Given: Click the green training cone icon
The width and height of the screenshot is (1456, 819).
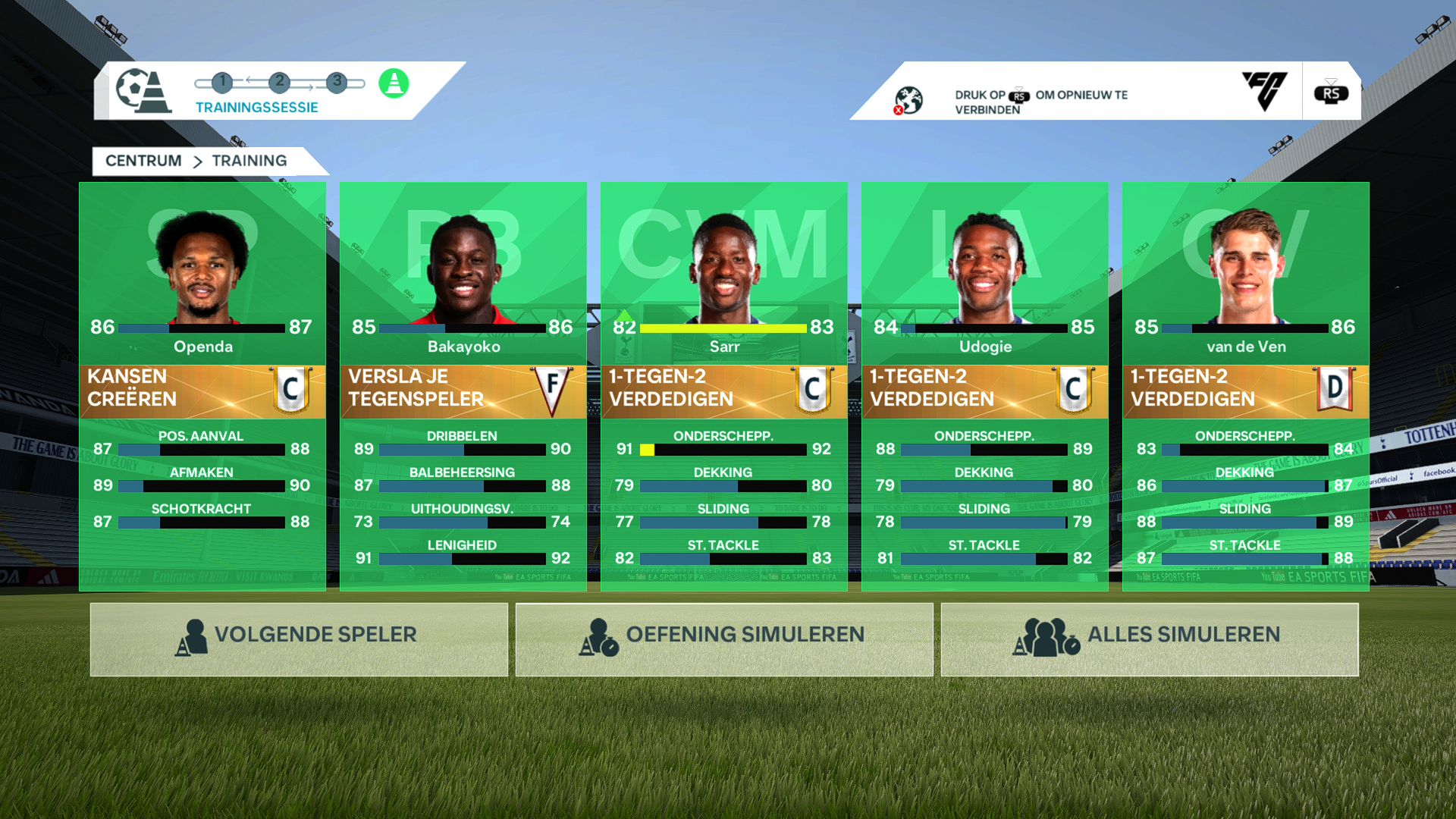Looking at the screenshot, I should pos(394,83).
